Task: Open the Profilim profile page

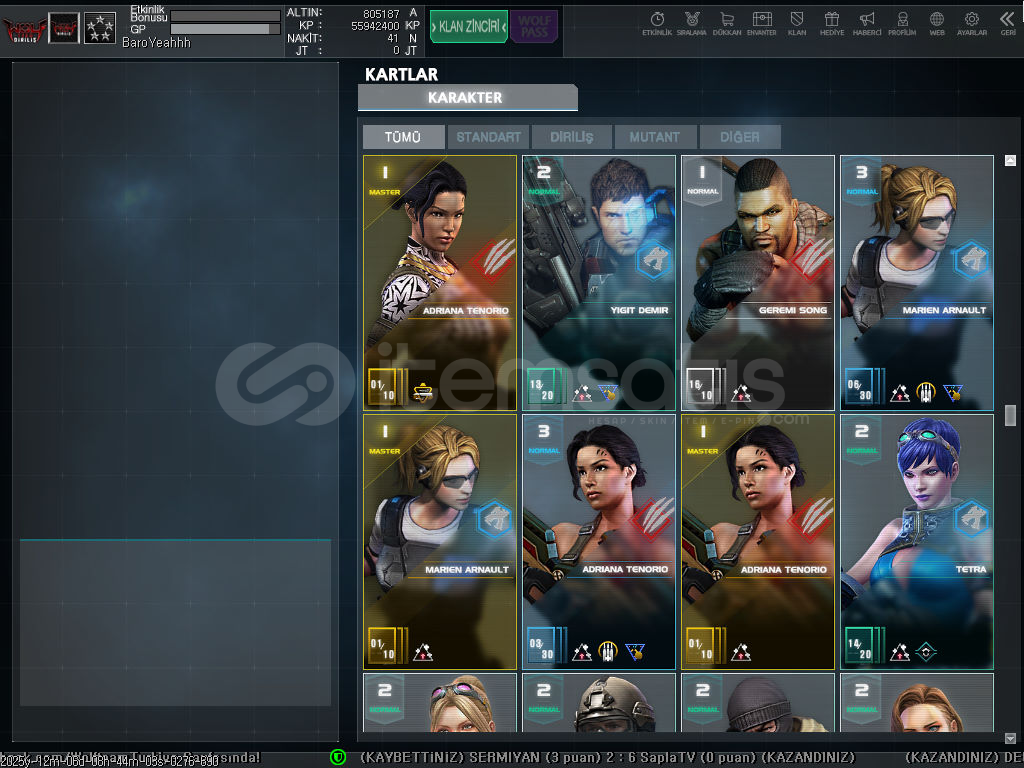Action: 902,23
